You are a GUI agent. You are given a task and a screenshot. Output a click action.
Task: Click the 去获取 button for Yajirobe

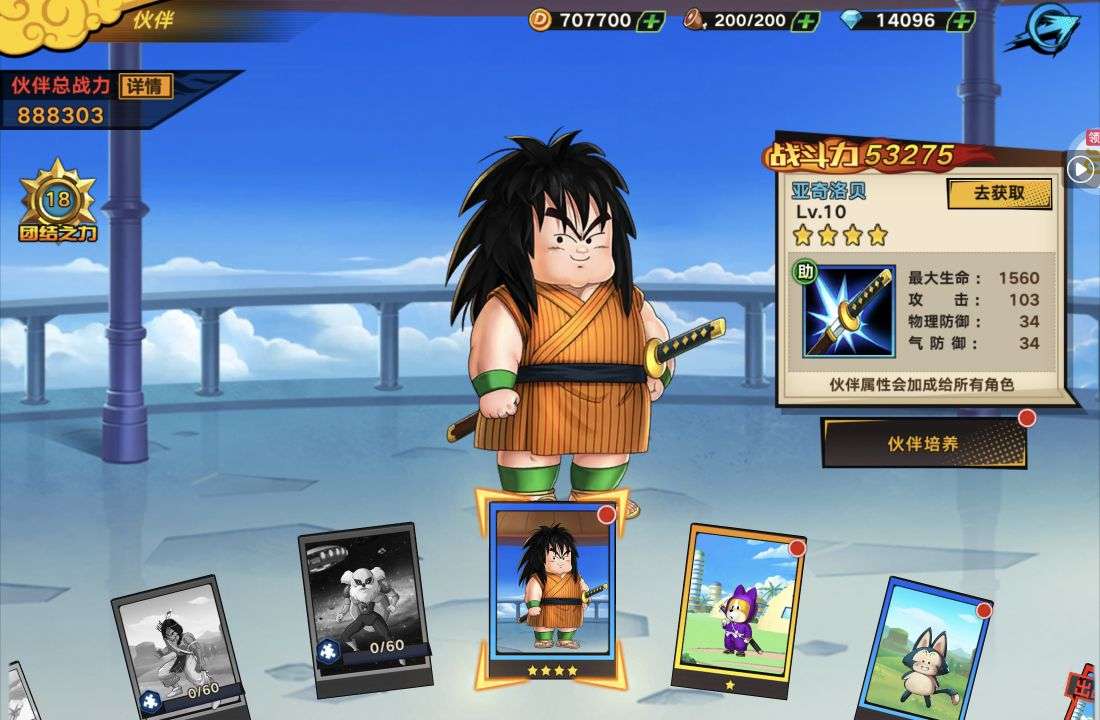(999, 193)
